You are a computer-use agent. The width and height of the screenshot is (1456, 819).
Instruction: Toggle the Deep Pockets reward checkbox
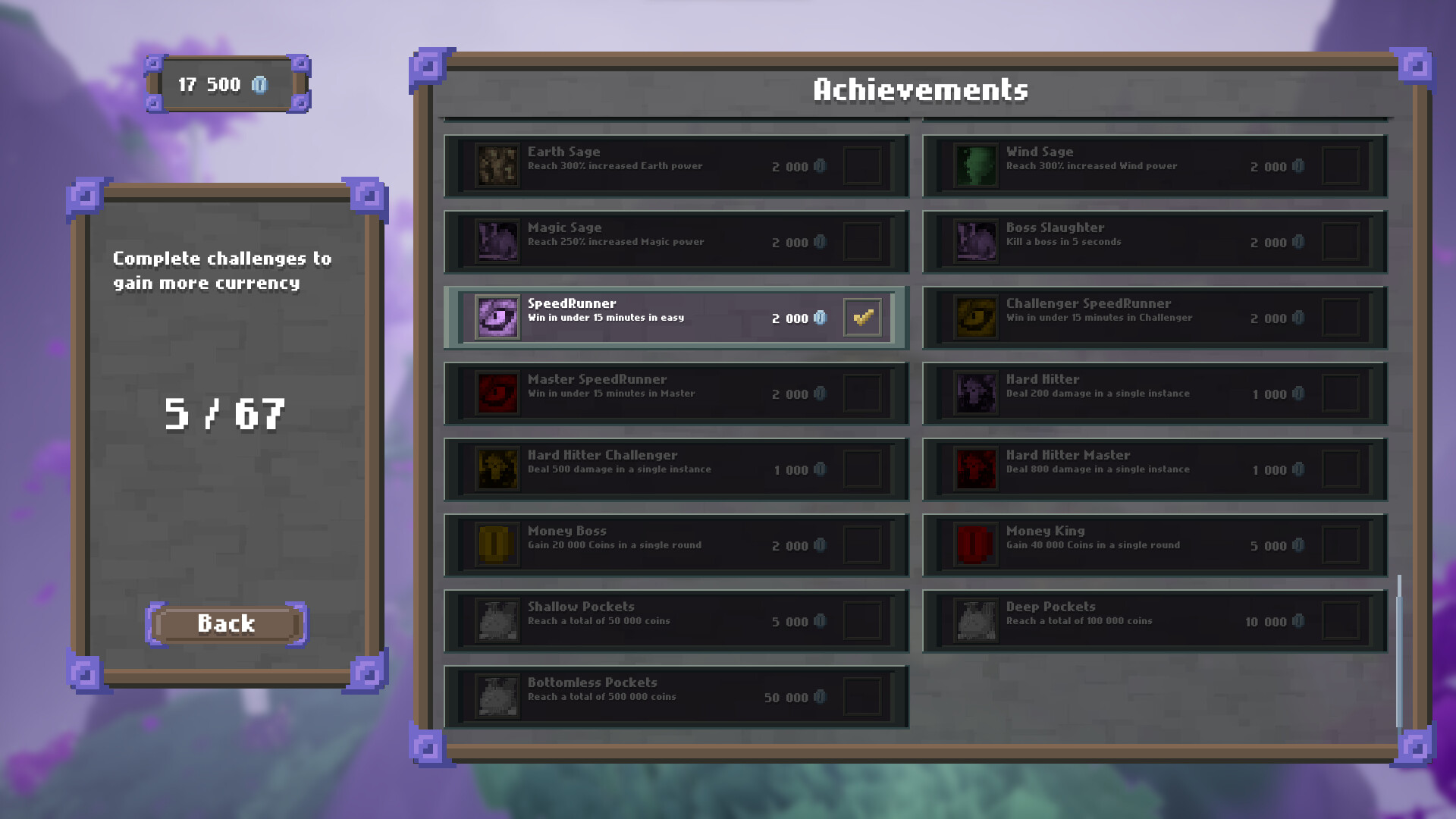(1340, 620)
